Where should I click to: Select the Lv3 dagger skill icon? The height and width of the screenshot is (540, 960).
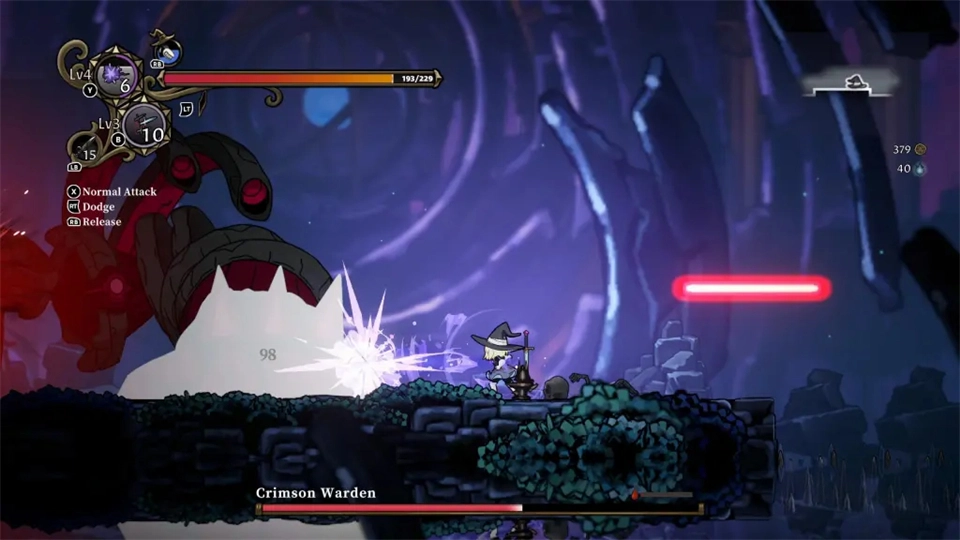148,124
